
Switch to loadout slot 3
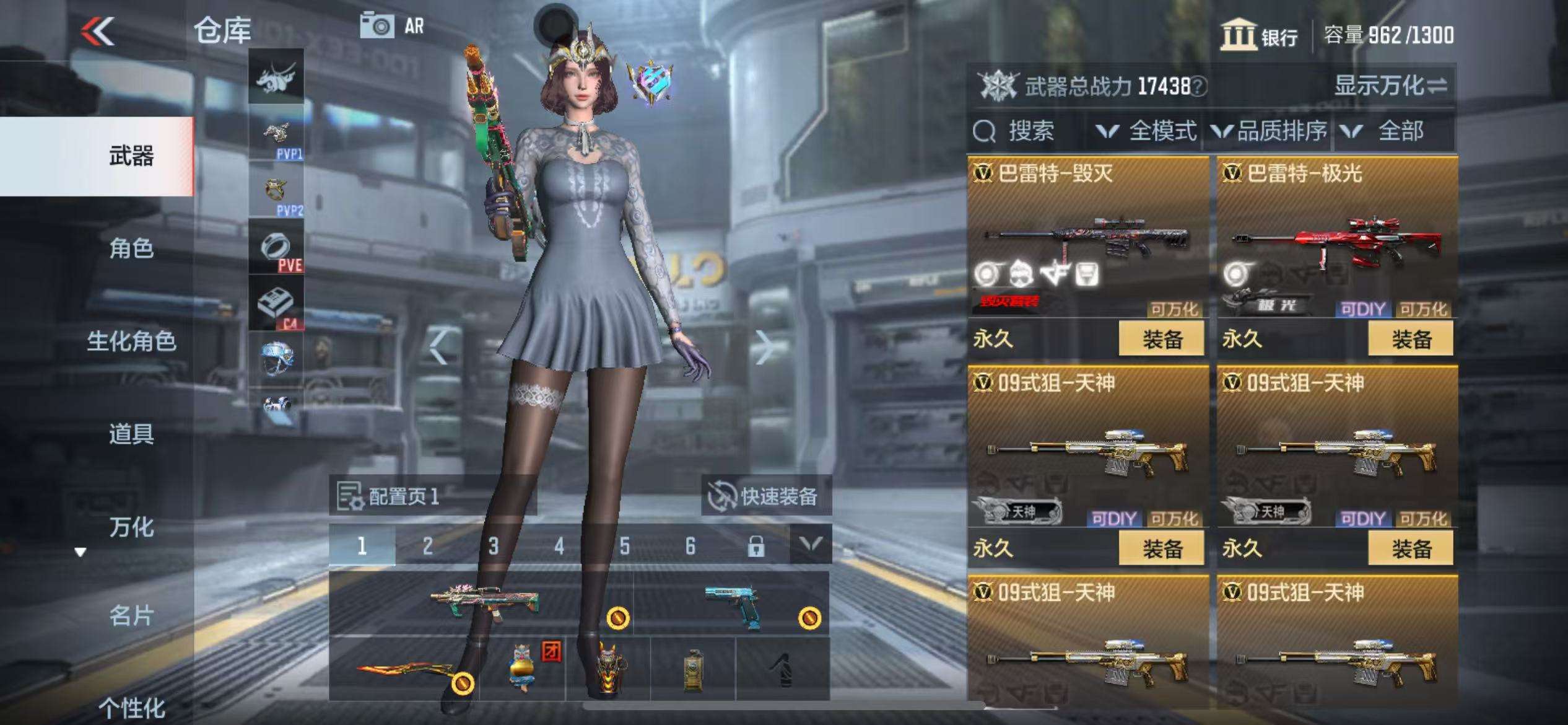[493, 546]
